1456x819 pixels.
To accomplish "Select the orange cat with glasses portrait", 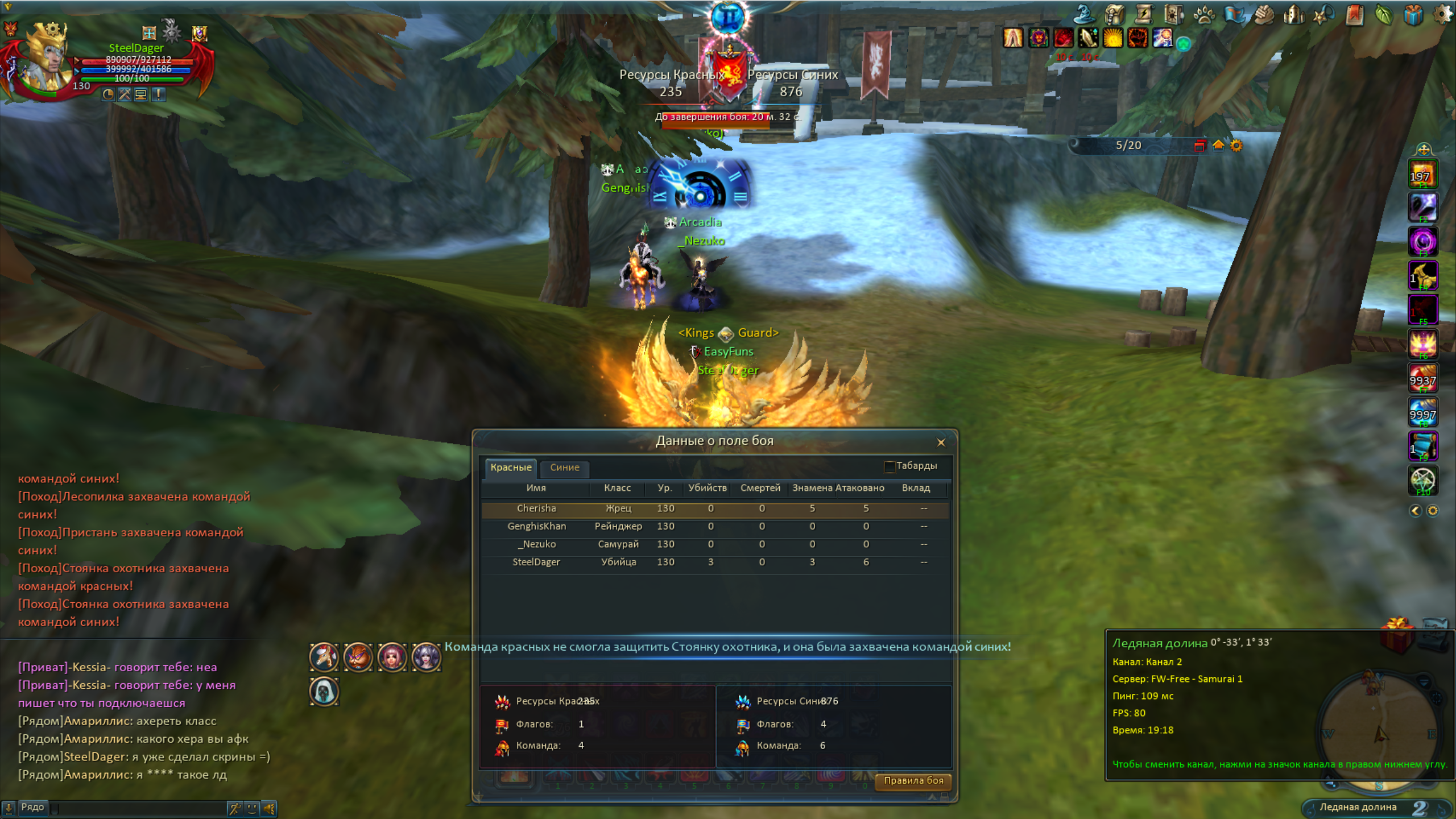I will (358, 657).
